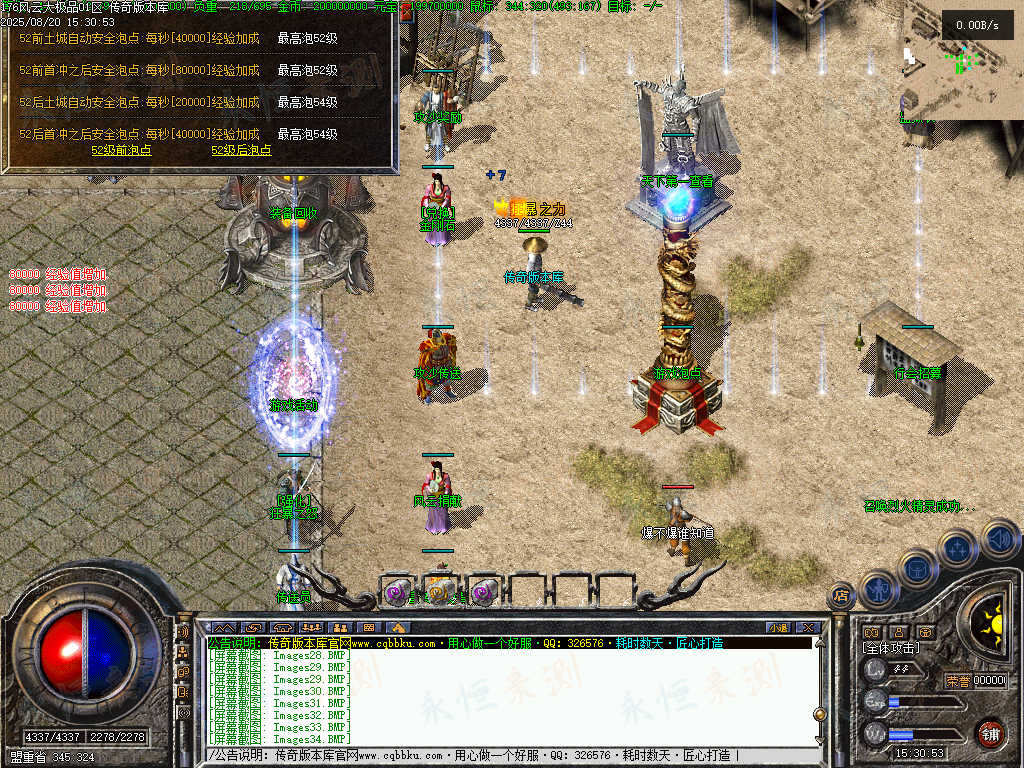Toggle the speaker sound button
The width and height of the screenshot is (1024, 768).
(999, 538)
